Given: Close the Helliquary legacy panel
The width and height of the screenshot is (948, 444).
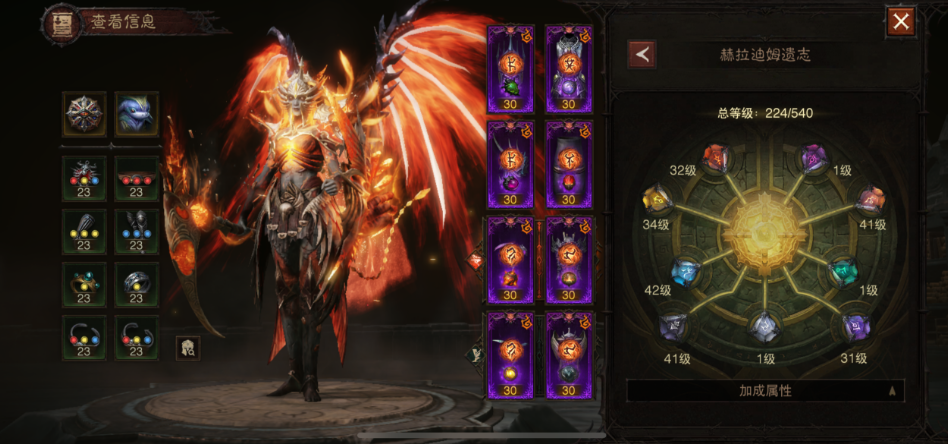Looking at the screenshot, I should click(x=901, y=21).
